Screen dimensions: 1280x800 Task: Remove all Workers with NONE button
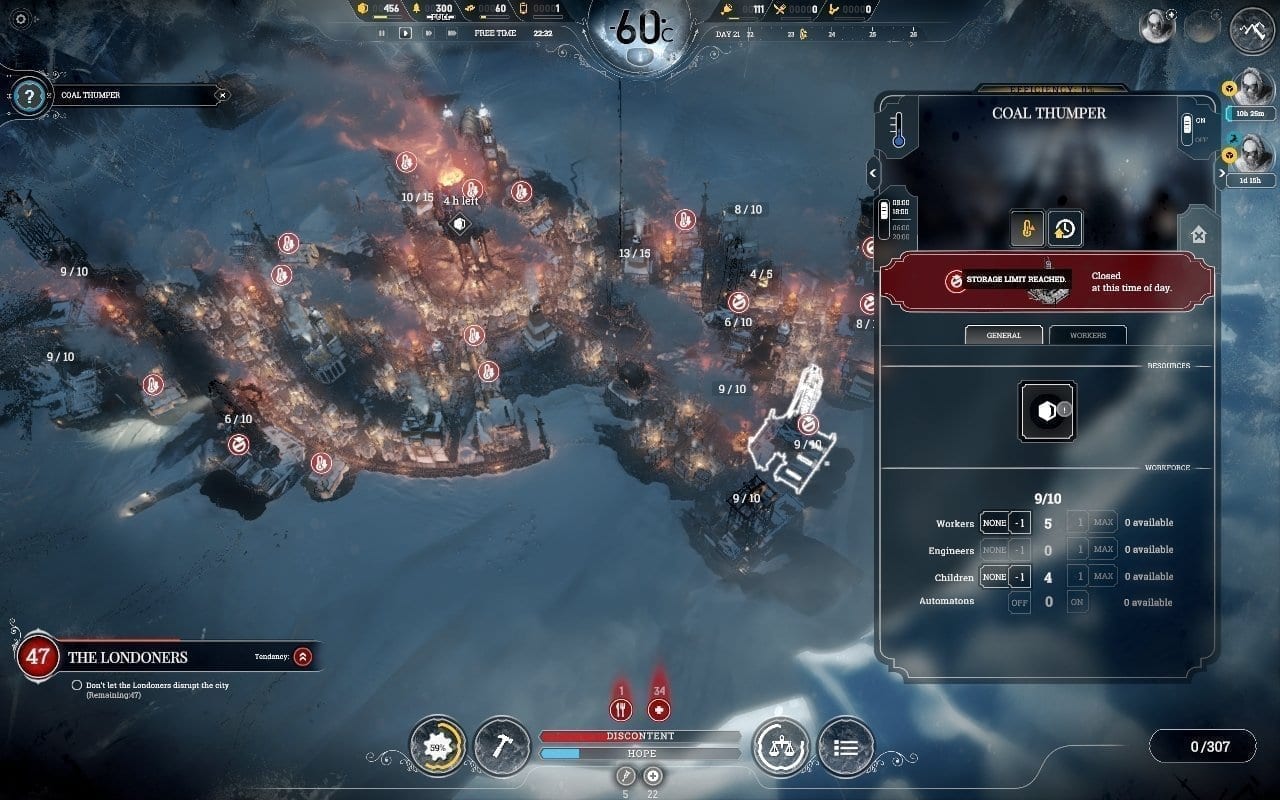(x=994, y=523)
